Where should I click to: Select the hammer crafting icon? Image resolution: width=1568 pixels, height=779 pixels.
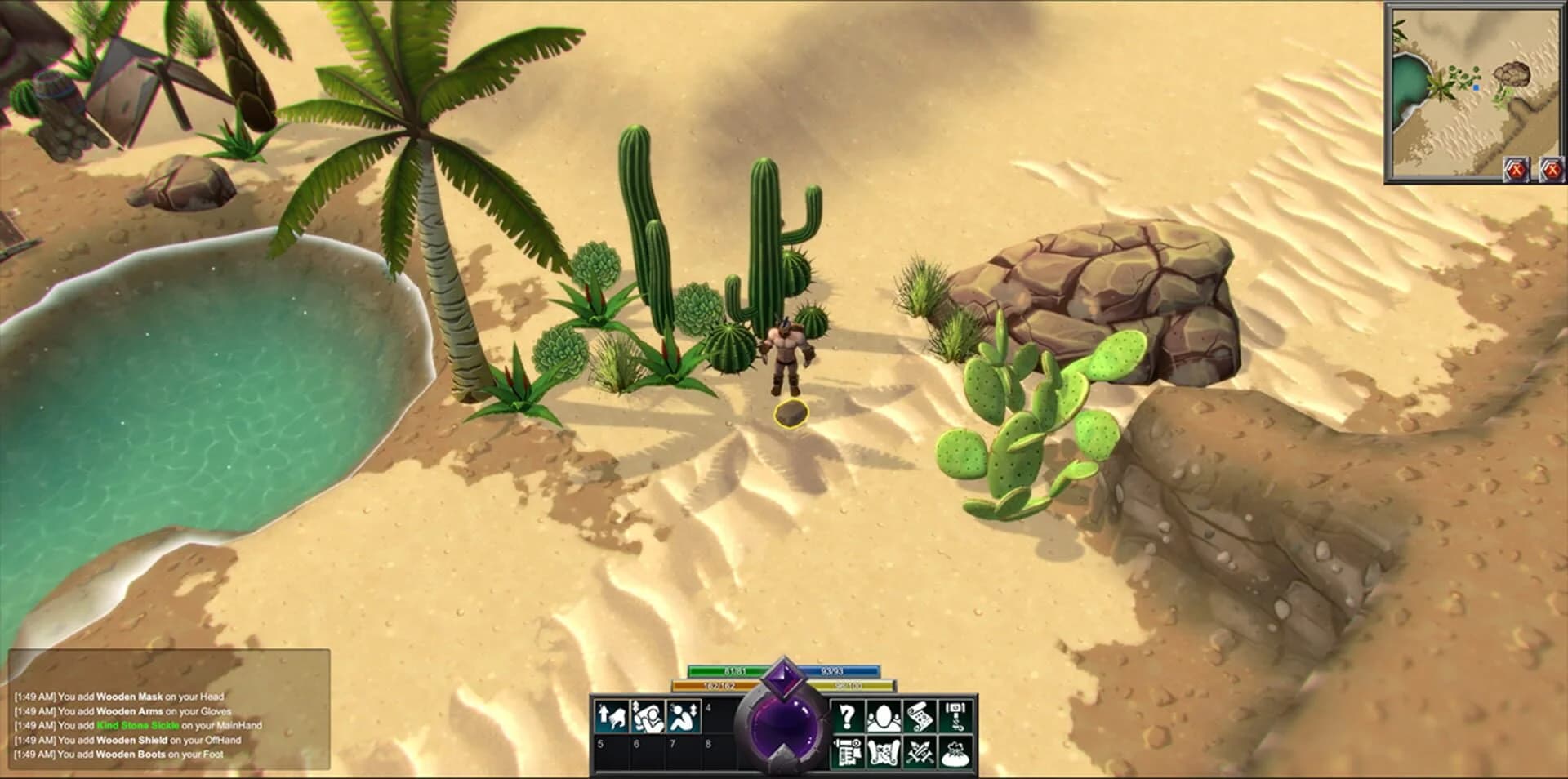(954, 717)
